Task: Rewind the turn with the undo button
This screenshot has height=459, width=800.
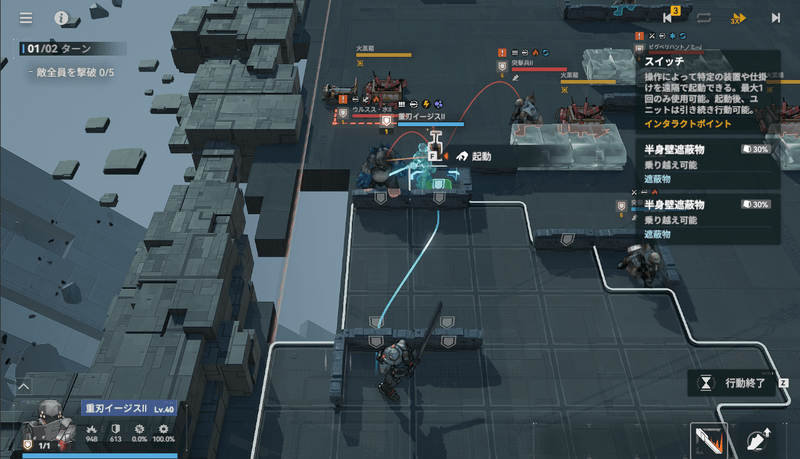Action: [669, 17]
